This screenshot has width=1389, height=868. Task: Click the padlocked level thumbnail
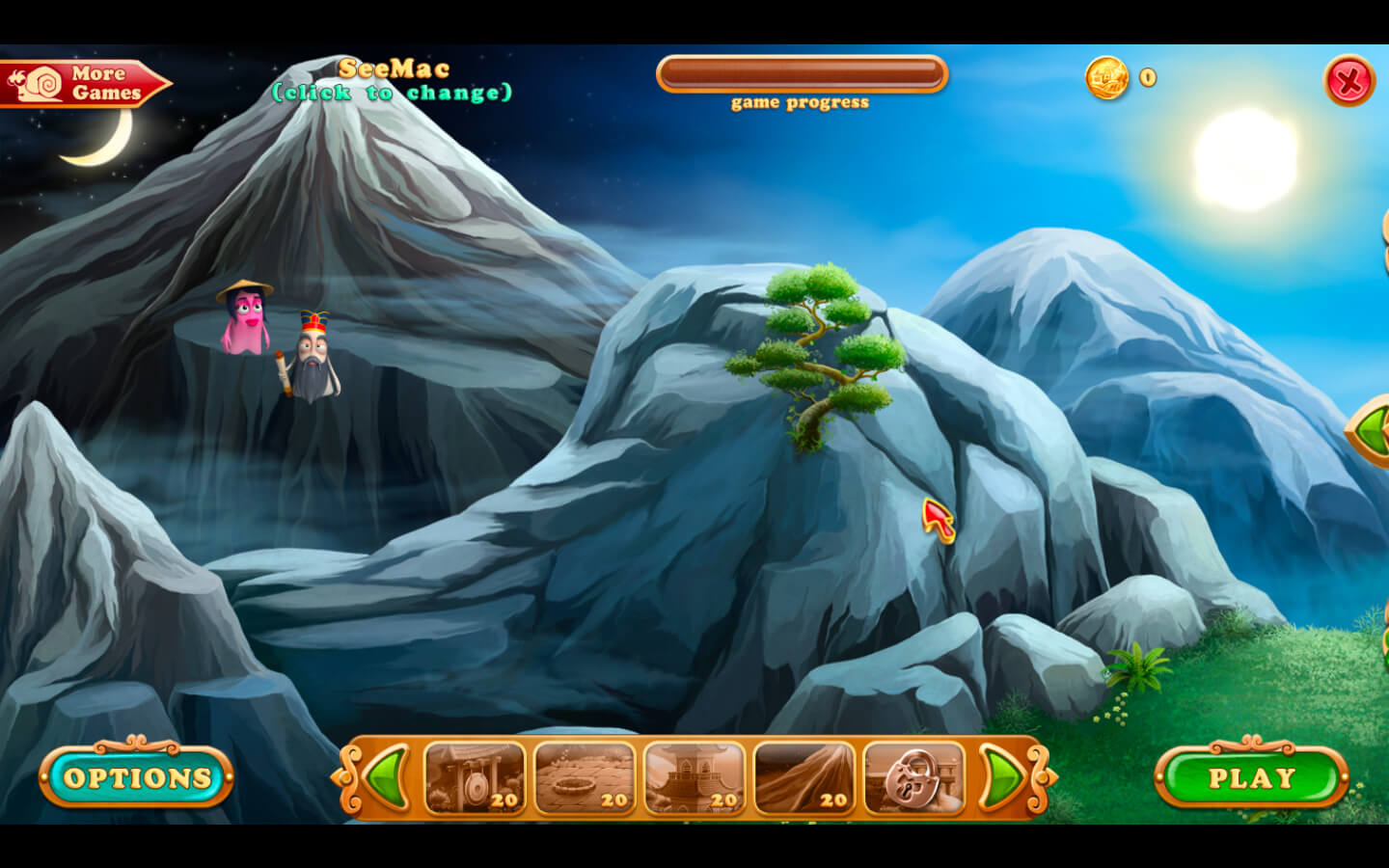point(913,777)
